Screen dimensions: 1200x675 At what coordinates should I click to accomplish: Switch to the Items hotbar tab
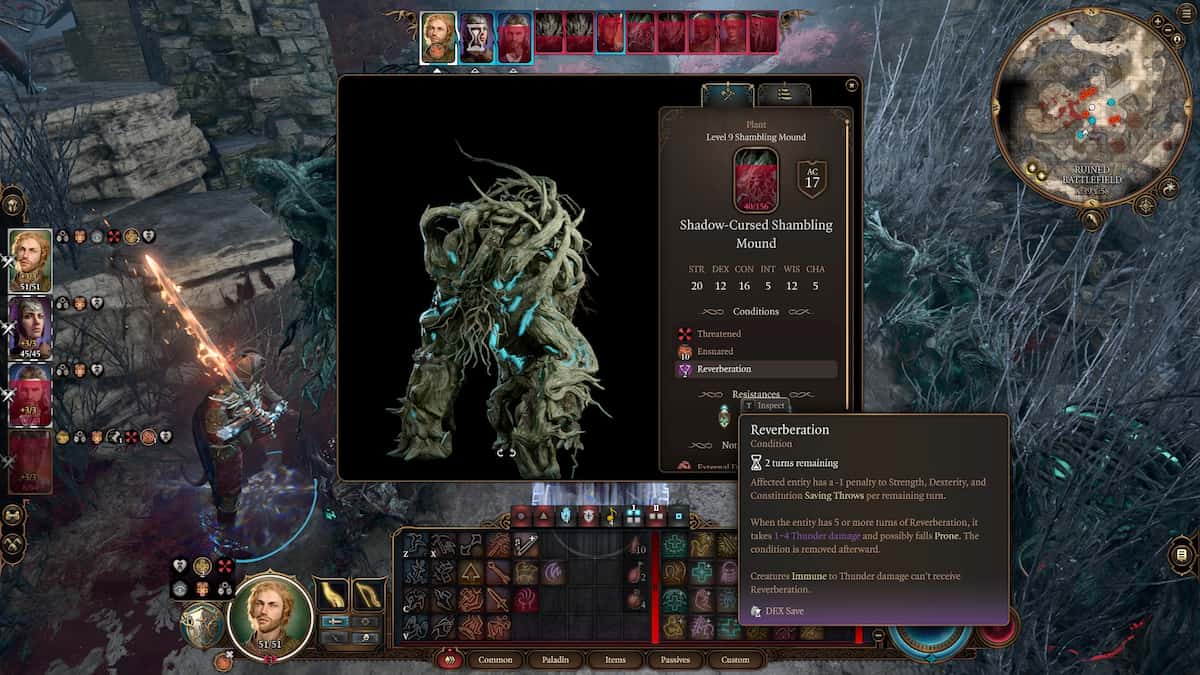(x=615, y=659)
